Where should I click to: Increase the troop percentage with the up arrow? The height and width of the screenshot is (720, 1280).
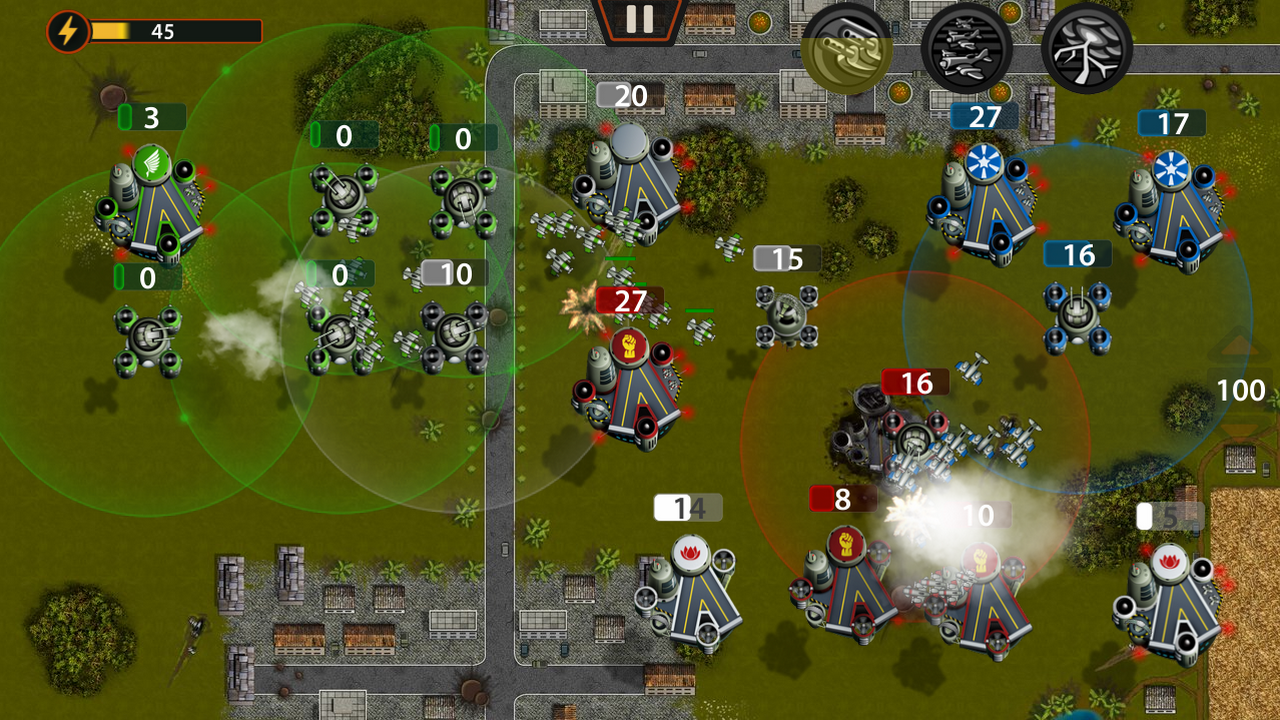[x=1239, y=347]
